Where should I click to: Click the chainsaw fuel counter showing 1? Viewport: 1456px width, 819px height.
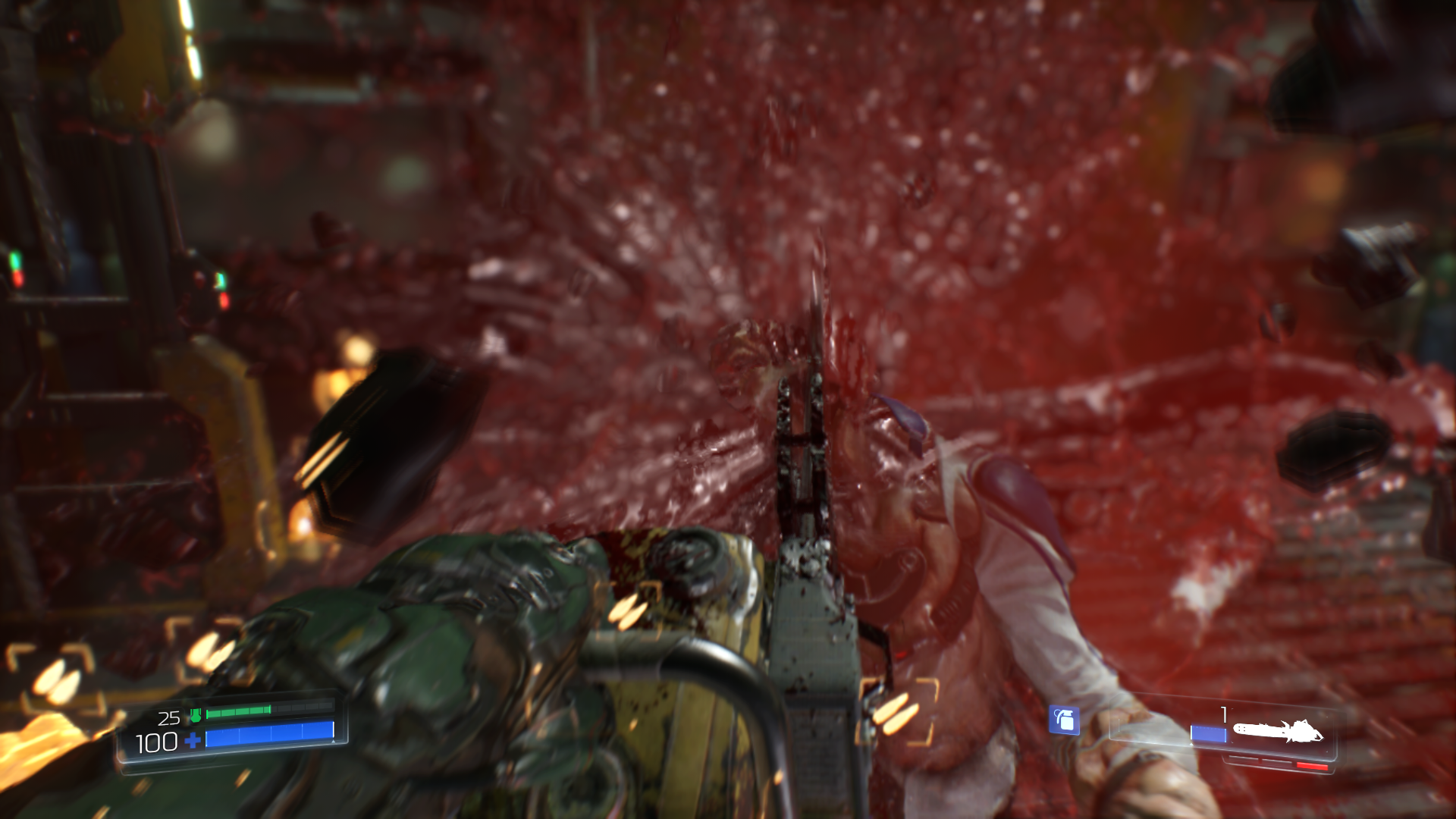point(1223,717)
